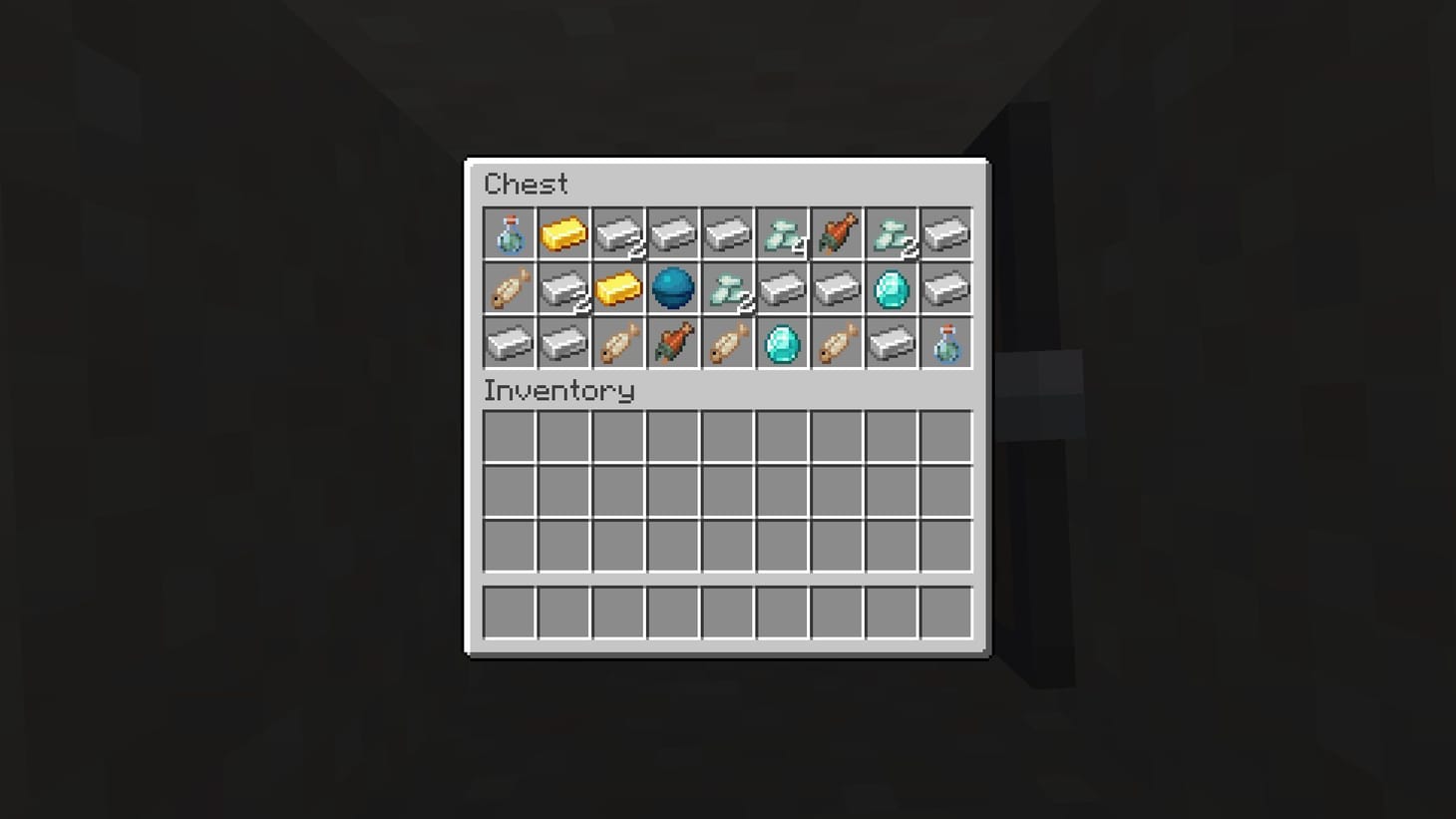Take the stack of 4 prismarine crystals
Screen dimensions: 1456x819
click(x=782, y=233)
